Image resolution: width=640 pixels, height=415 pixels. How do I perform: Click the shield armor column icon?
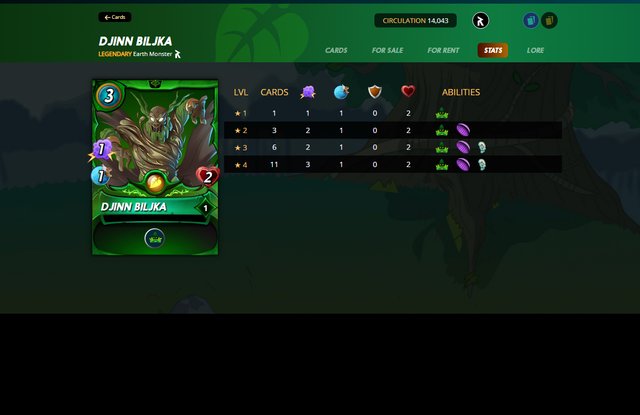click(x=374, y=92)
